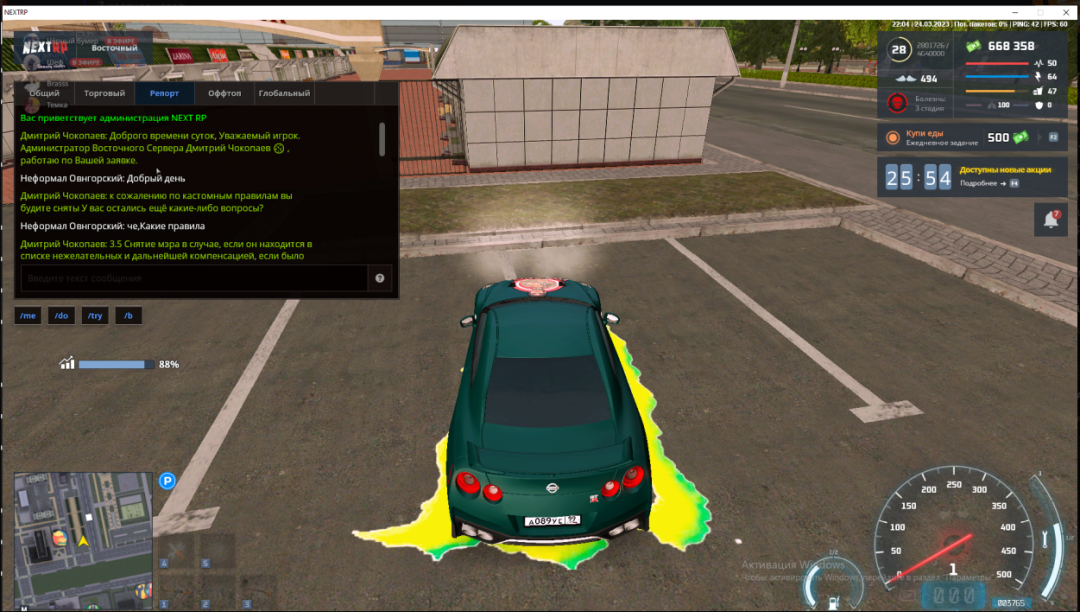Viewport: 1080px width, 612px height.
Task: Click the blue parking P icon
Action: coord(168,481)
